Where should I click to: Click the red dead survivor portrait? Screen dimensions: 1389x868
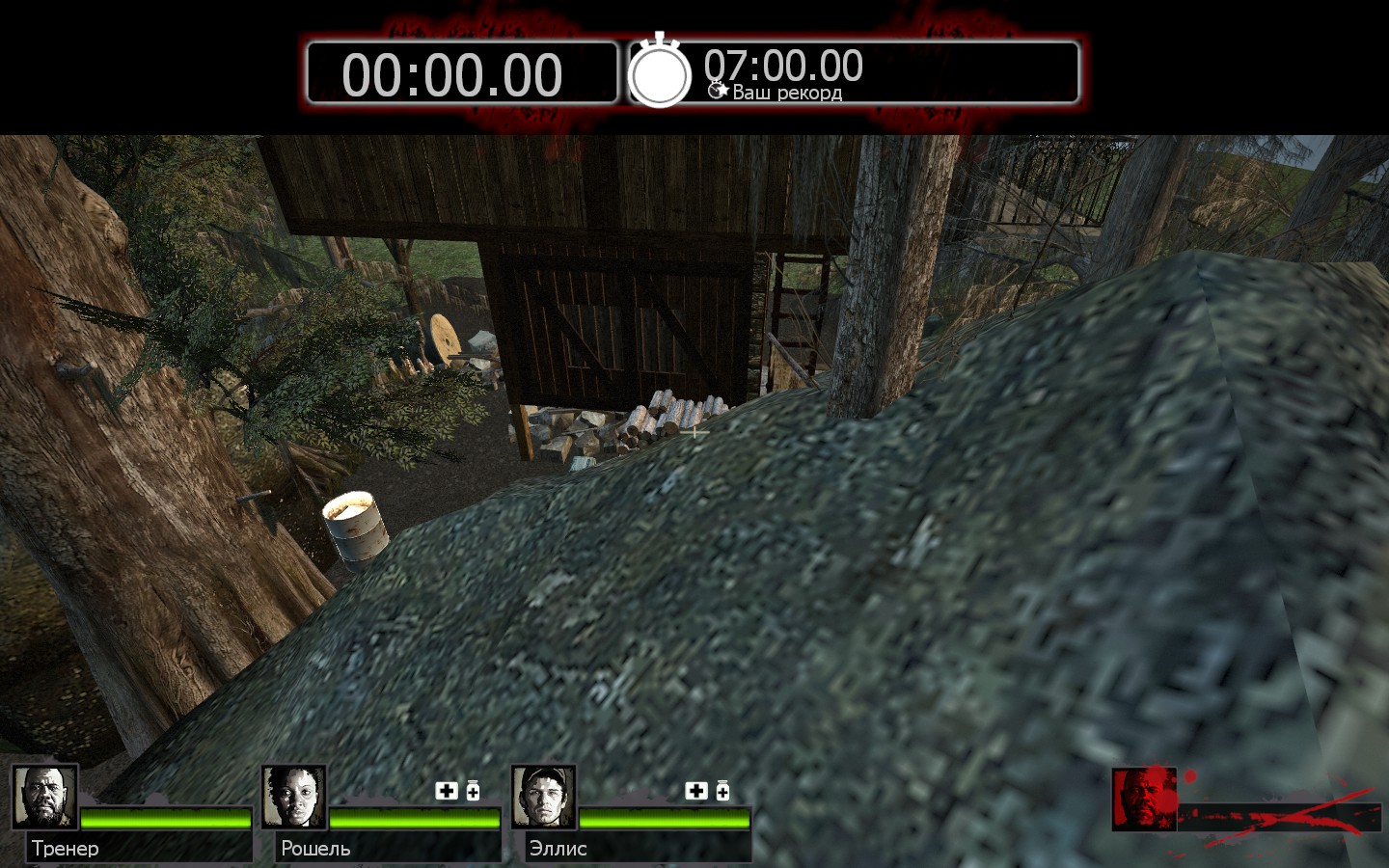[1144, 800]
